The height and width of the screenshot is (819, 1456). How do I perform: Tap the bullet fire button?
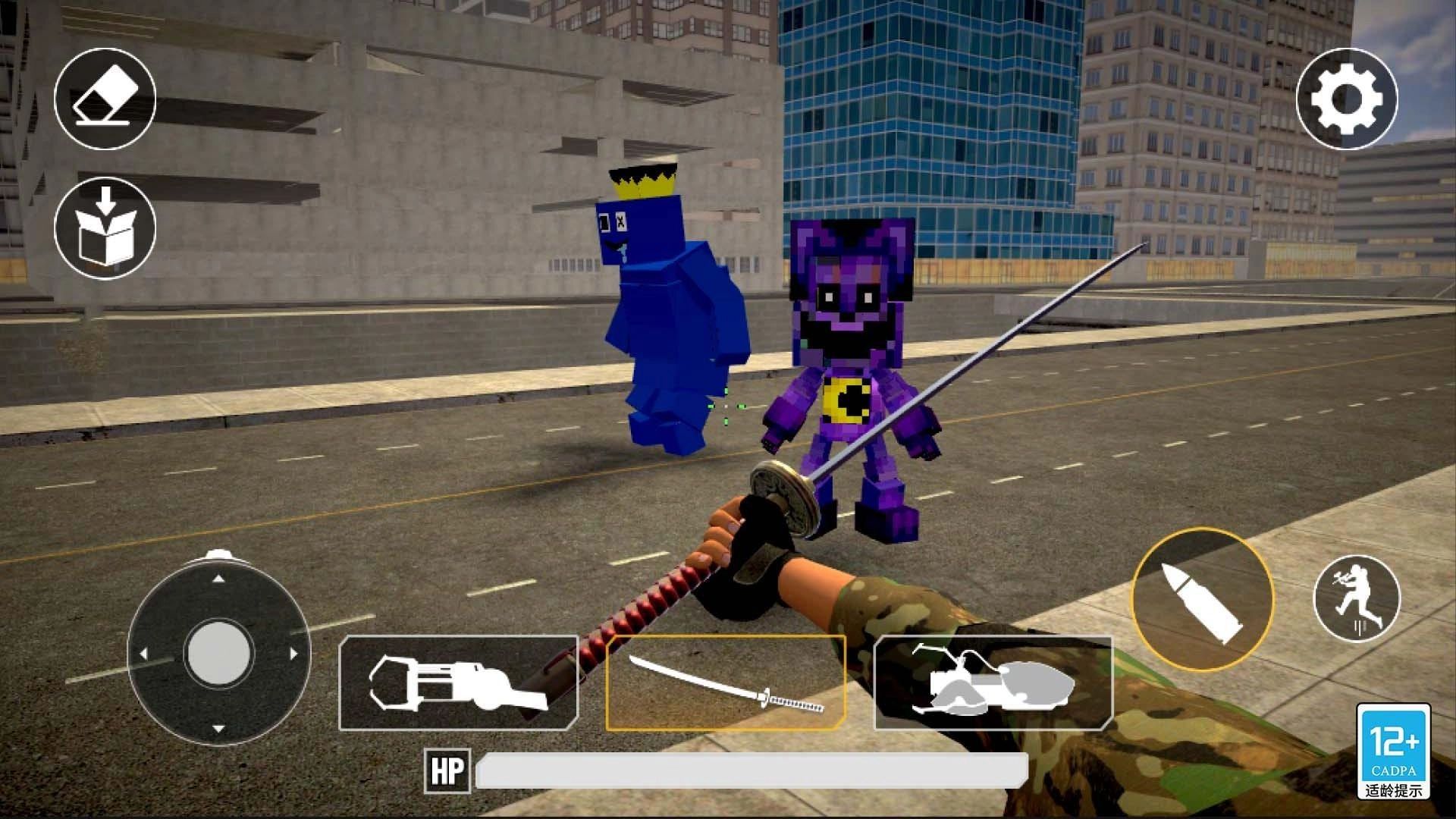coord(1202,599)
